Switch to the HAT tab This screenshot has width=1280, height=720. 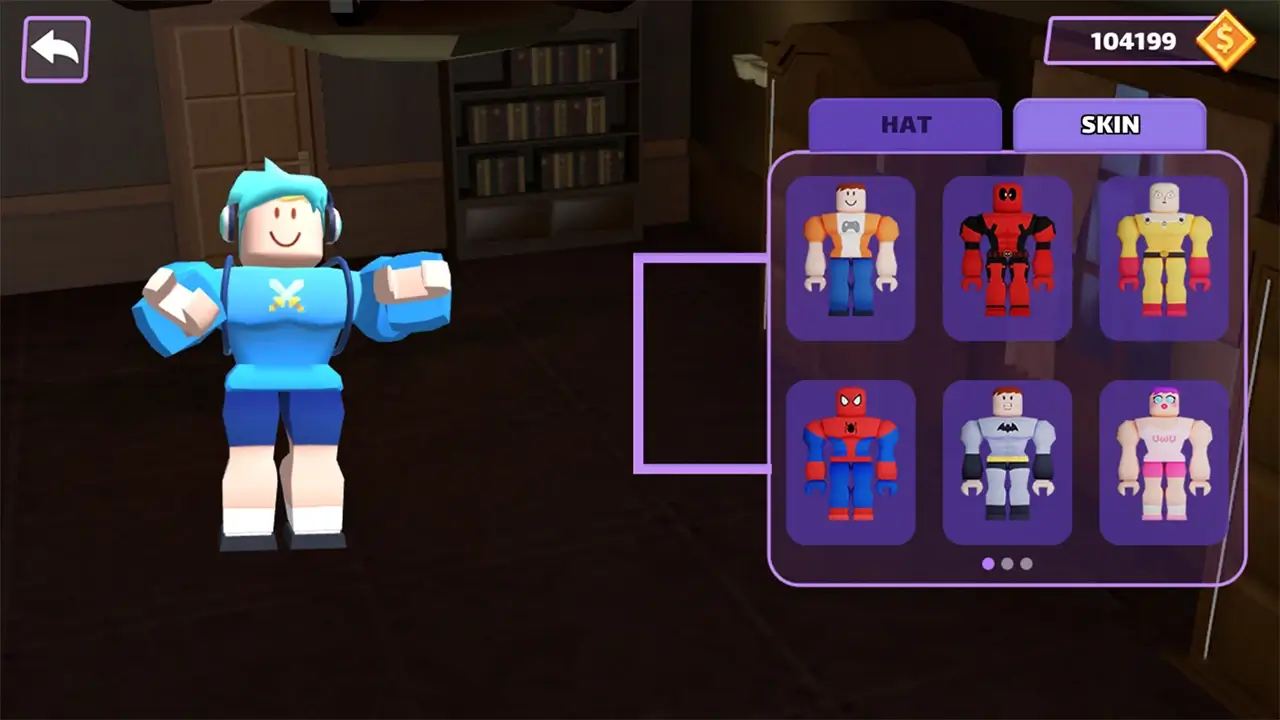(905, 124)
